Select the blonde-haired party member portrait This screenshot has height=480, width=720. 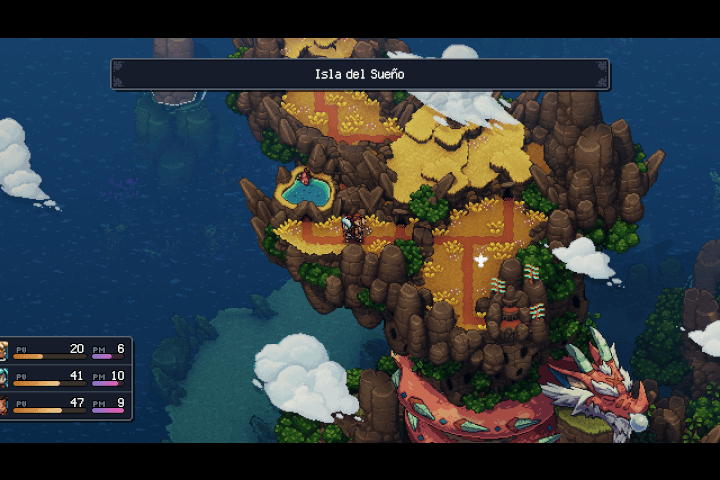tap(4, 350)
